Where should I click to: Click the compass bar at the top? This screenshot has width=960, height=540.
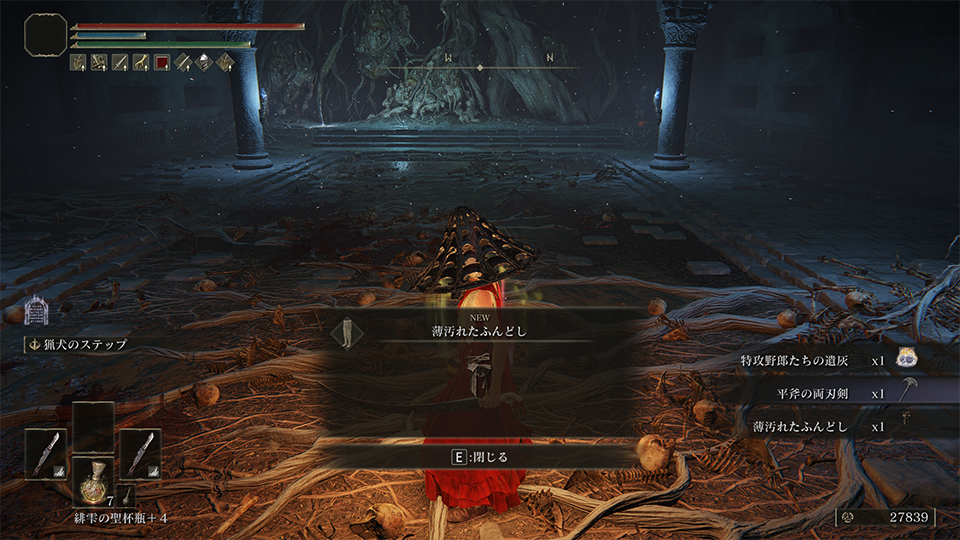coord(480,67)
